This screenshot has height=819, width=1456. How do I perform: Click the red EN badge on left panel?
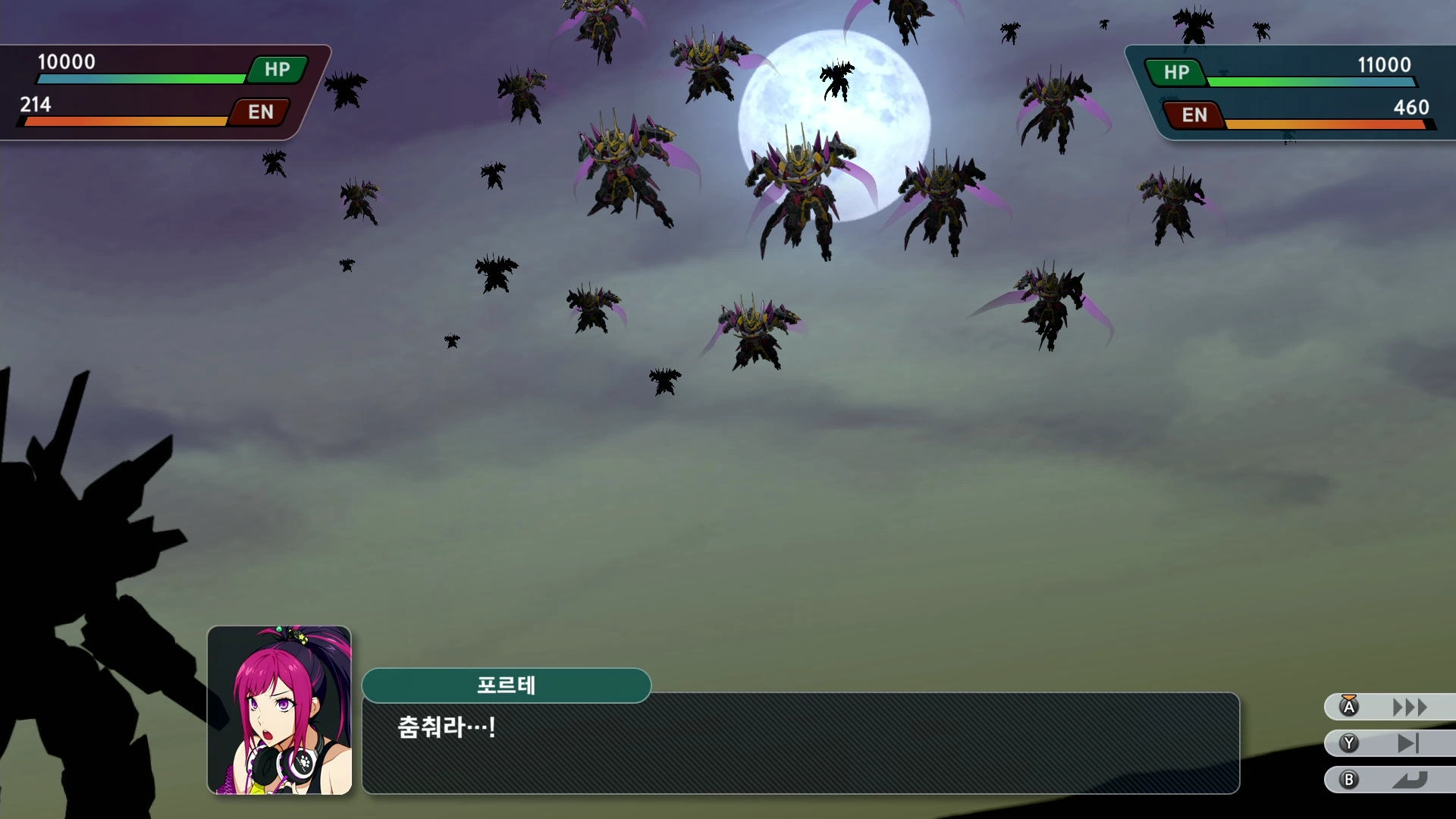tap(260, 112)
